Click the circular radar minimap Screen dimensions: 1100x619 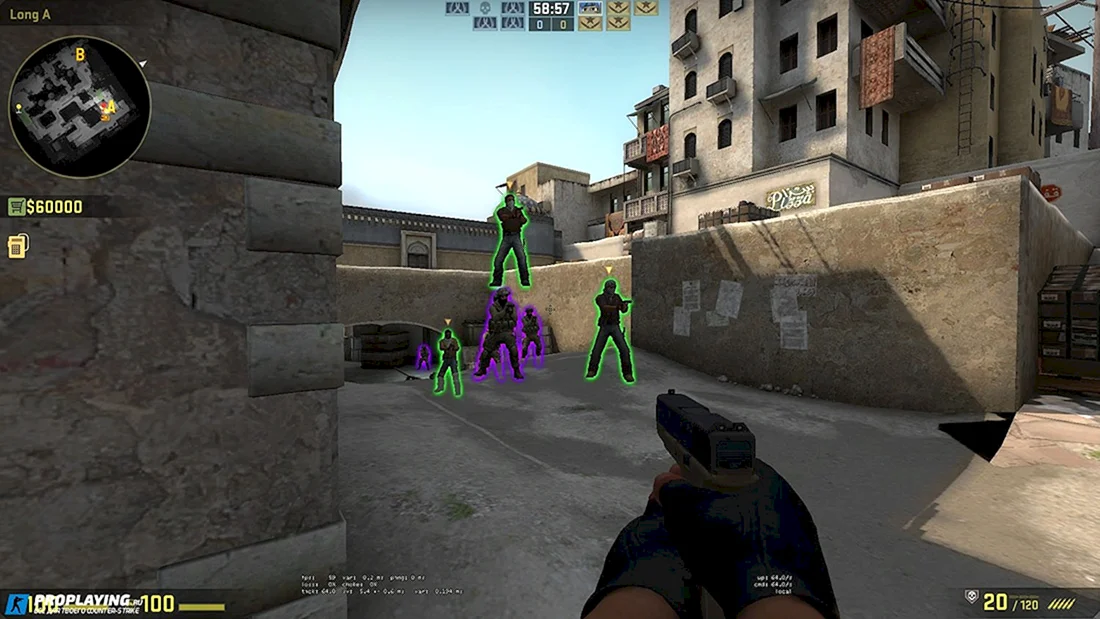point(79,107)
